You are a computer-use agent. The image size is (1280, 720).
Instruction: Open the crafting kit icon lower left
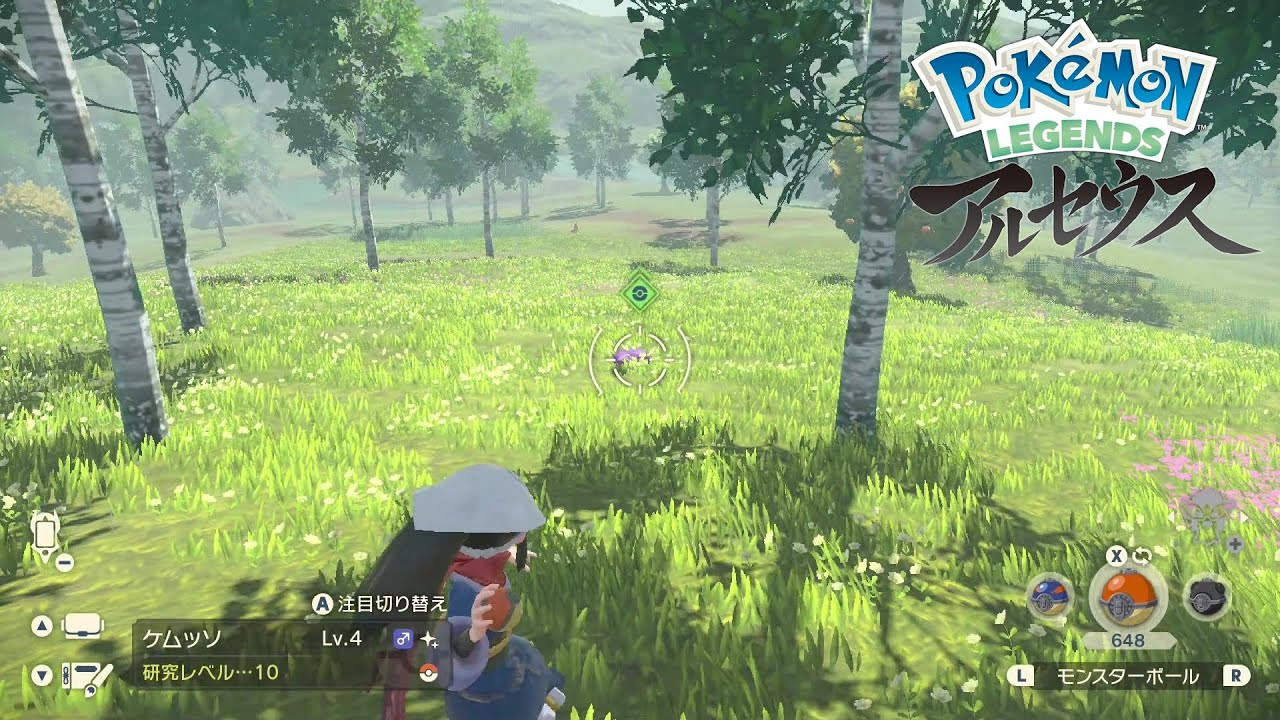click(86, 677)
